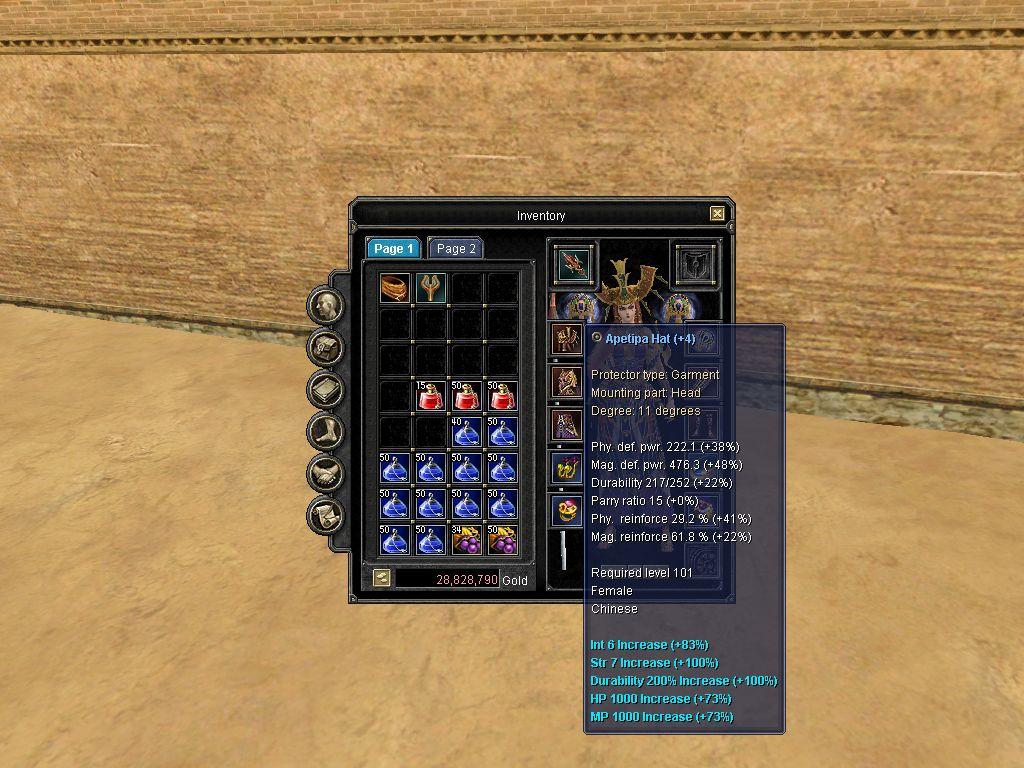Open the handshake side button

coord(326,474)
